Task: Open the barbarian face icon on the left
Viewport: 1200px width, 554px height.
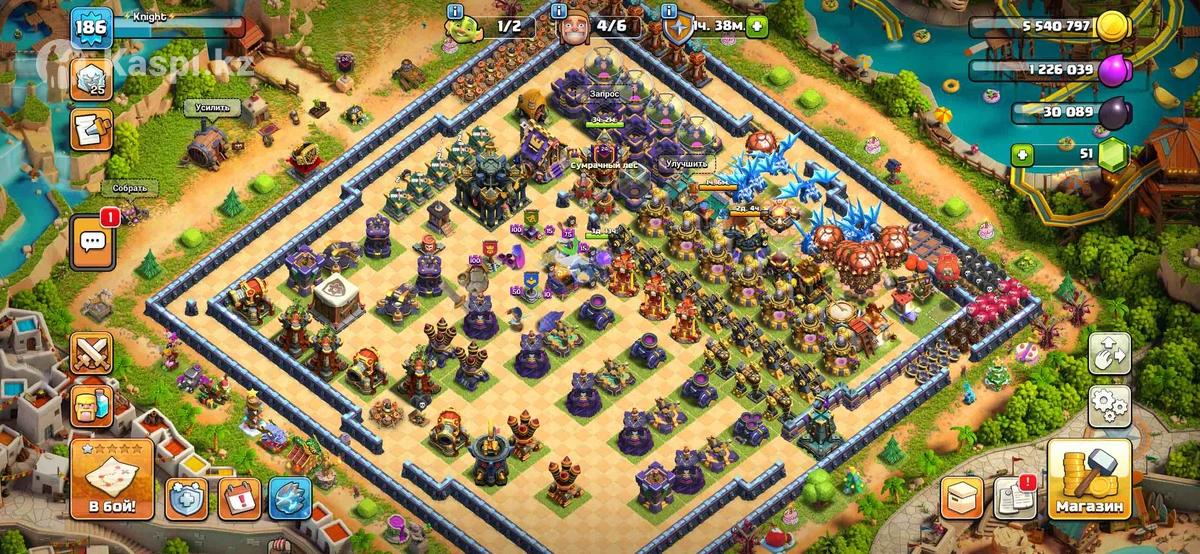Action: [x=91, y=406]
